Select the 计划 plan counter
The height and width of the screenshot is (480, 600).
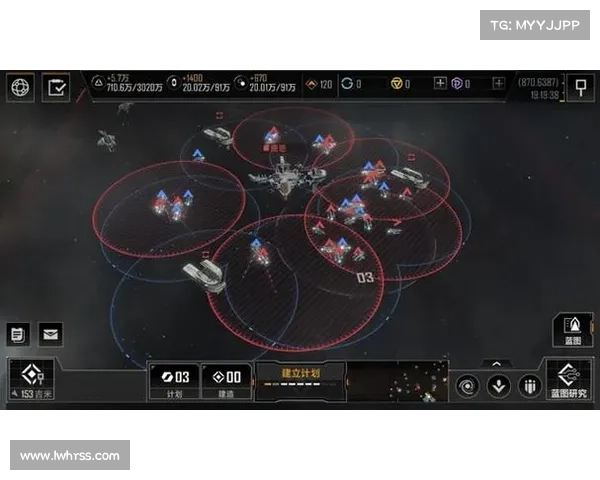(174, 381)
